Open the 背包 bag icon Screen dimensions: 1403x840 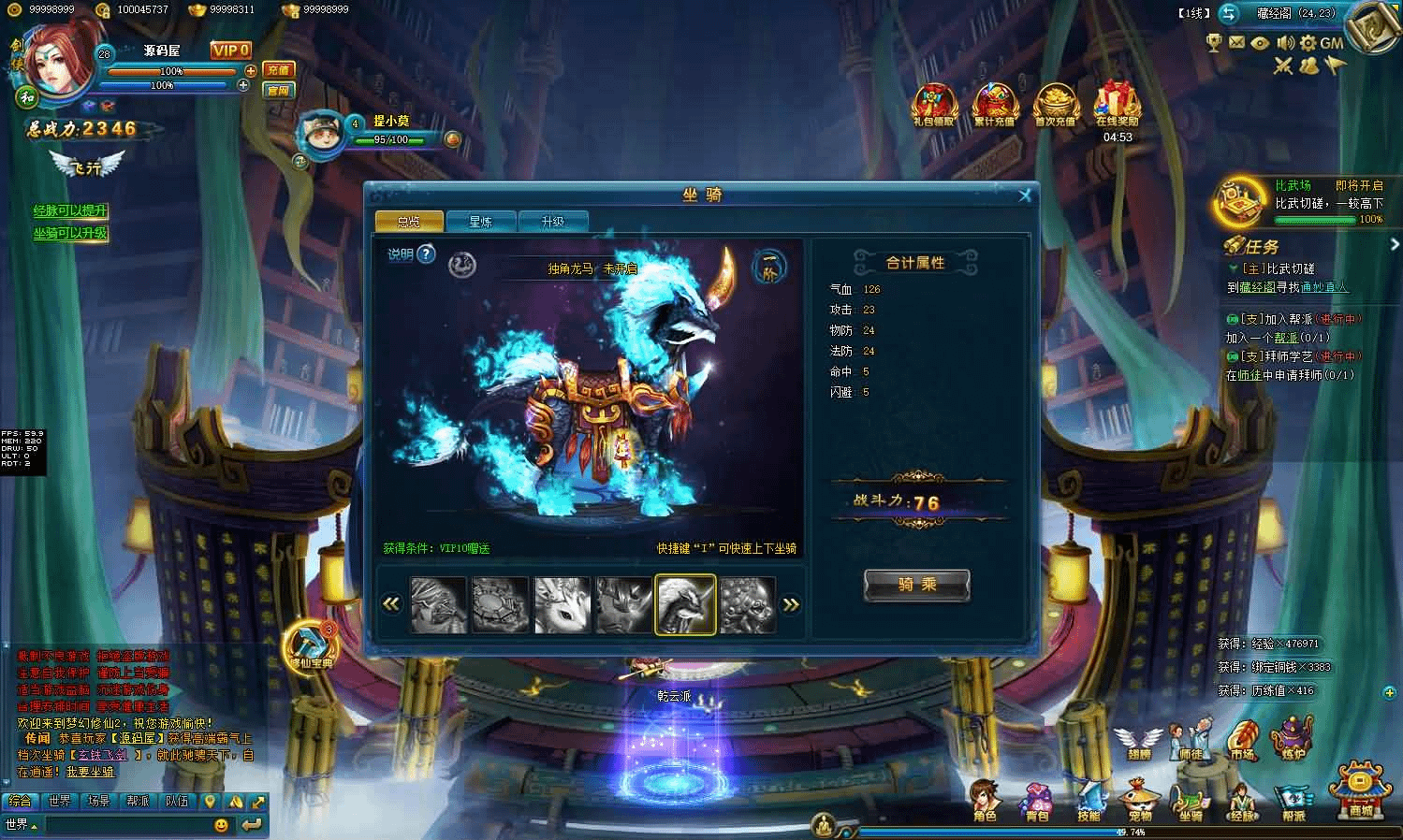click(x=1037, y=802)
